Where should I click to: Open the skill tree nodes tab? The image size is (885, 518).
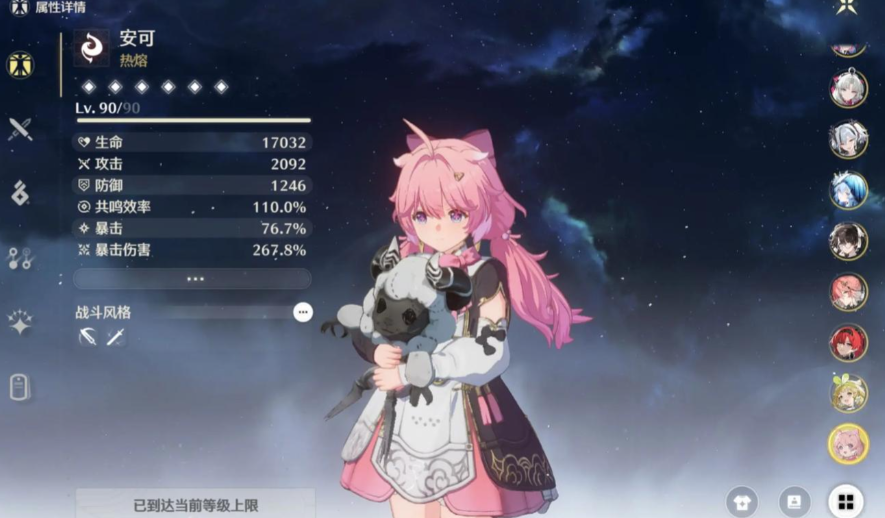coord(20,258)
